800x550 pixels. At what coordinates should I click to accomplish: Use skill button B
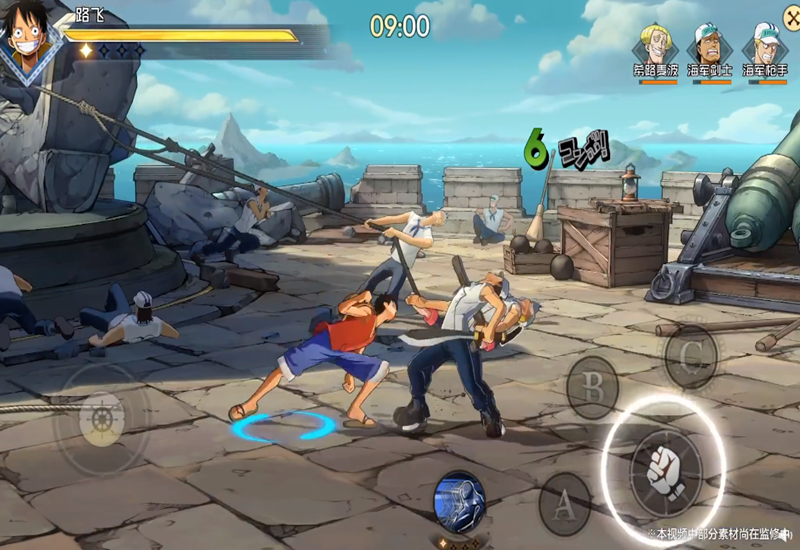tap(592, 387)
